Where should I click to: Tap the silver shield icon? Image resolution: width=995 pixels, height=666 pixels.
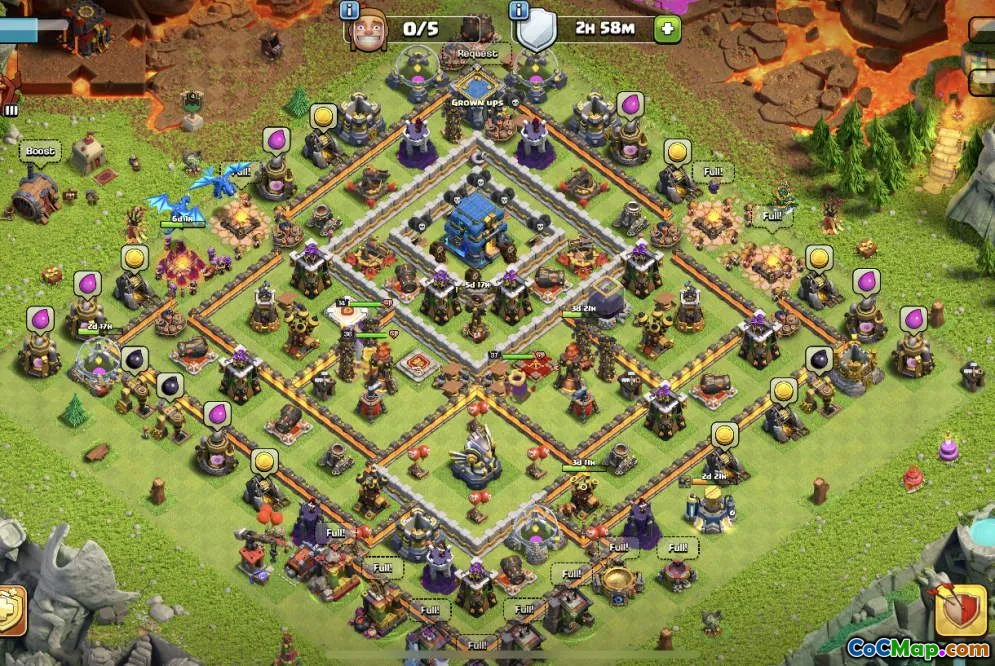tap(536, 30)
